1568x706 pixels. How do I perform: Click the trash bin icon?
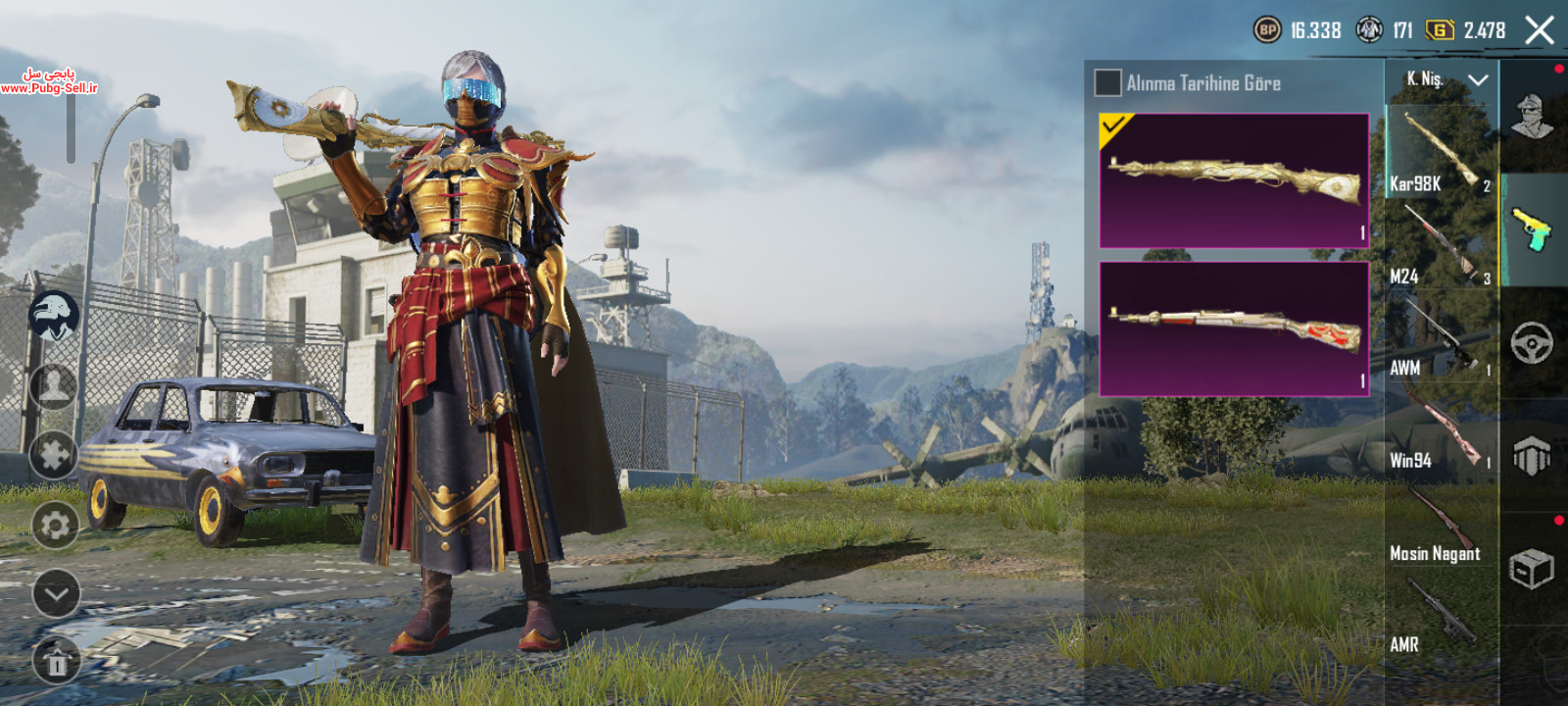tap(56, 662)
